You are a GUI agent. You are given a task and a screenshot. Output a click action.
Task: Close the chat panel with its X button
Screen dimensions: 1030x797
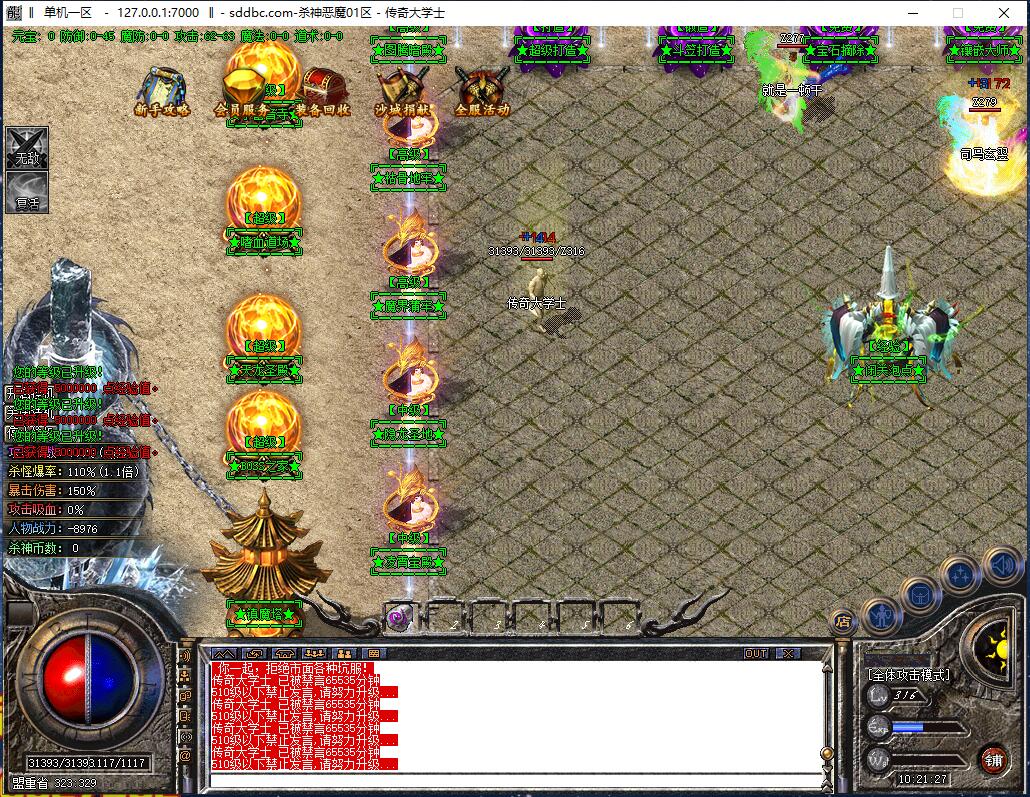(x=788, y=653)
